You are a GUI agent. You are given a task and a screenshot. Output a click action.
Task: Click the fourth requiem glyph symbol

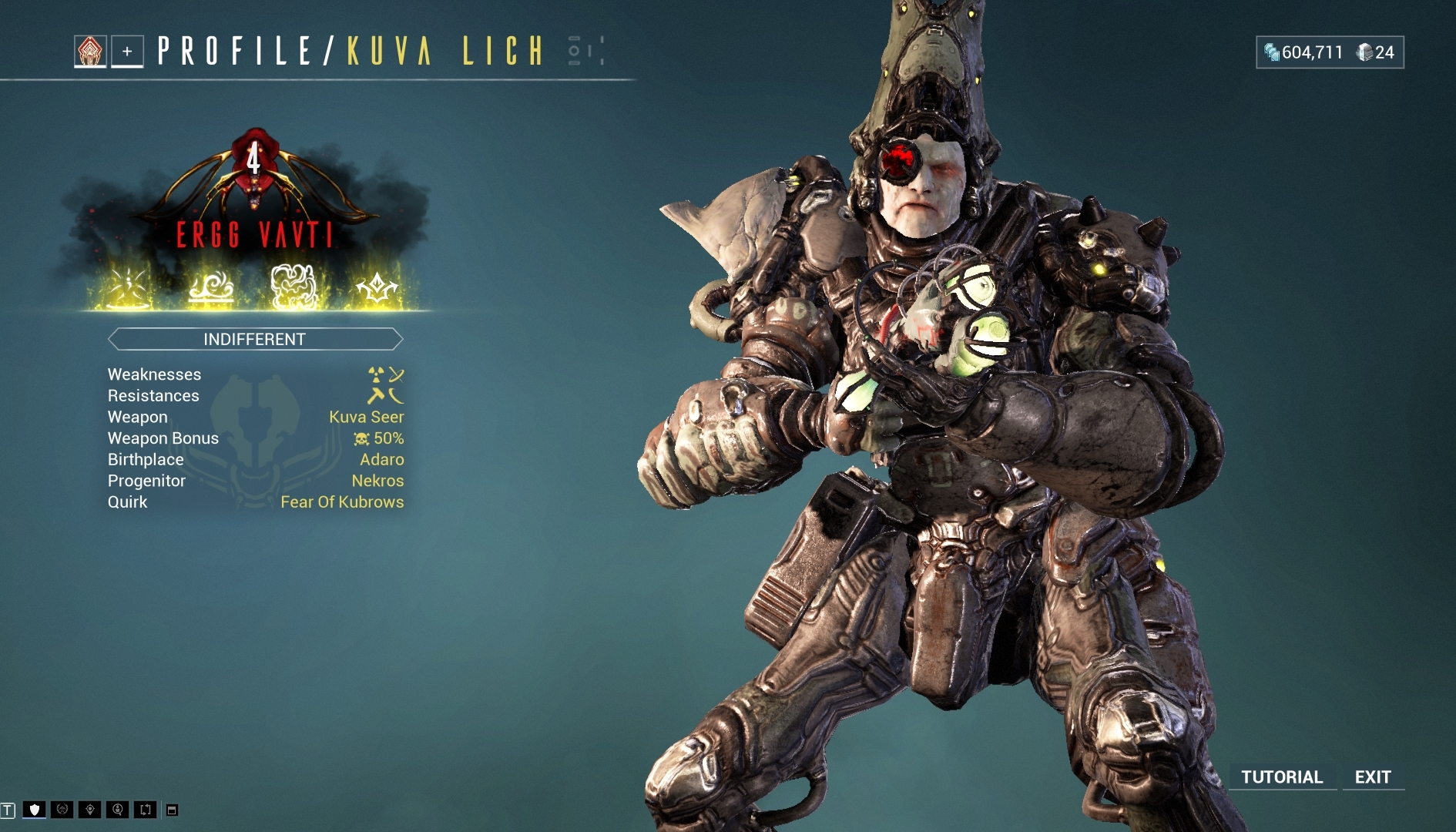pos(377,287)
